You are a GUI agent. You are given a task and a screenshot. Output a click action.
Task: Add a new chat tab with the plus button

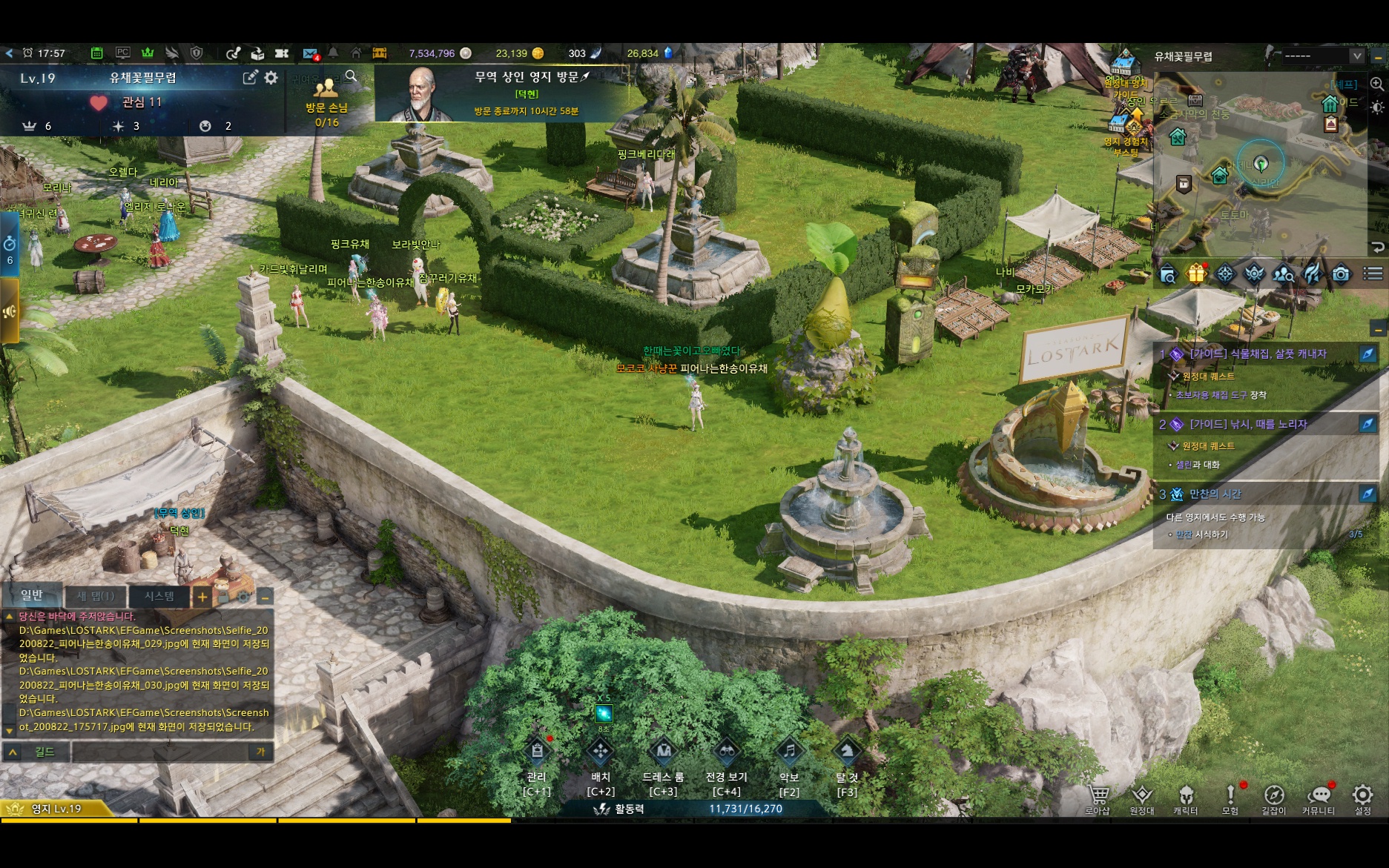click(x=202, y=597)
